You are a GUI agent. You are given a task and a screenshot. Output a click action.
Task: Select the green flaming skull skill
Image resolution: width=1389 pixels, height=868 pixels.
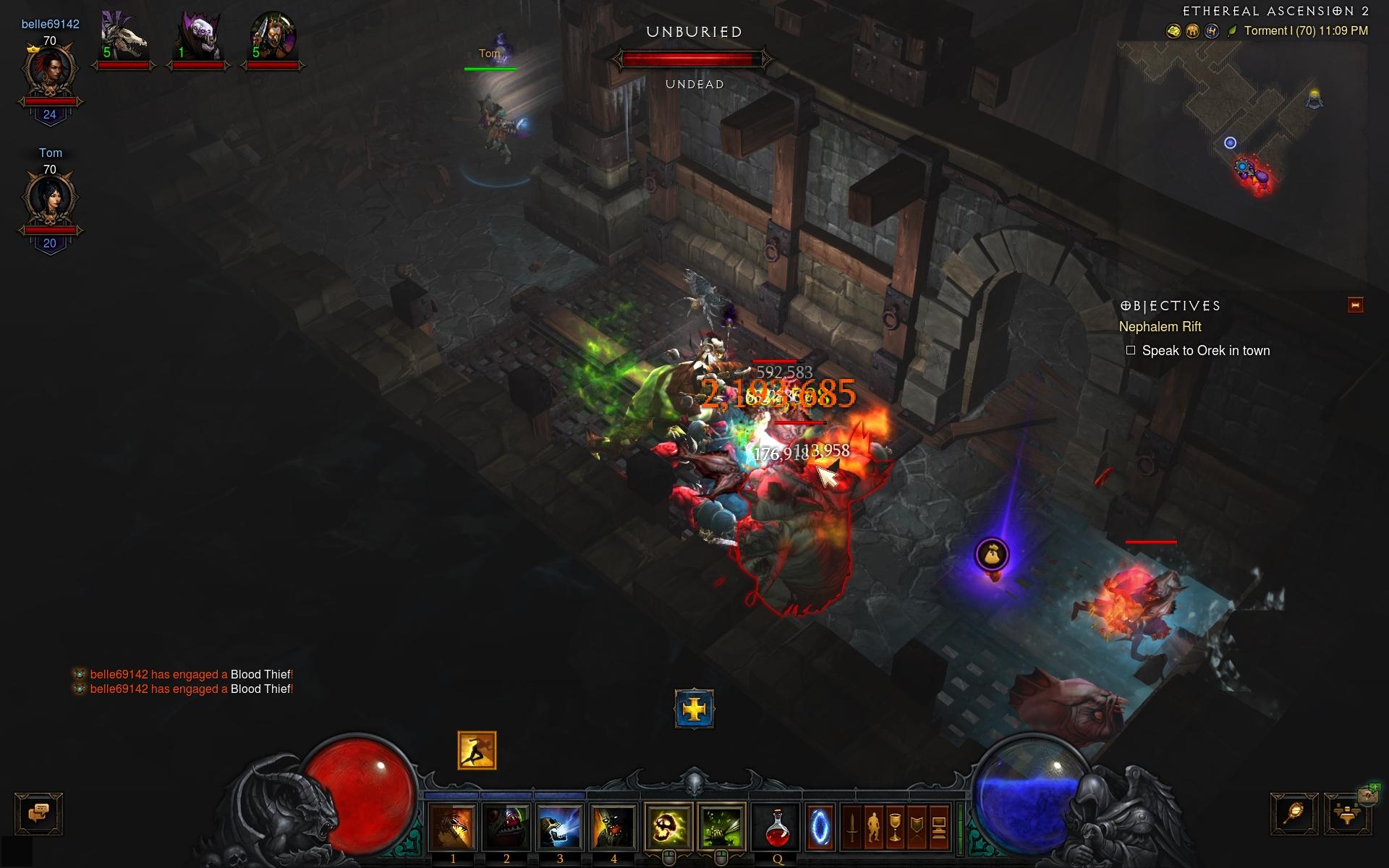(668, 826)
